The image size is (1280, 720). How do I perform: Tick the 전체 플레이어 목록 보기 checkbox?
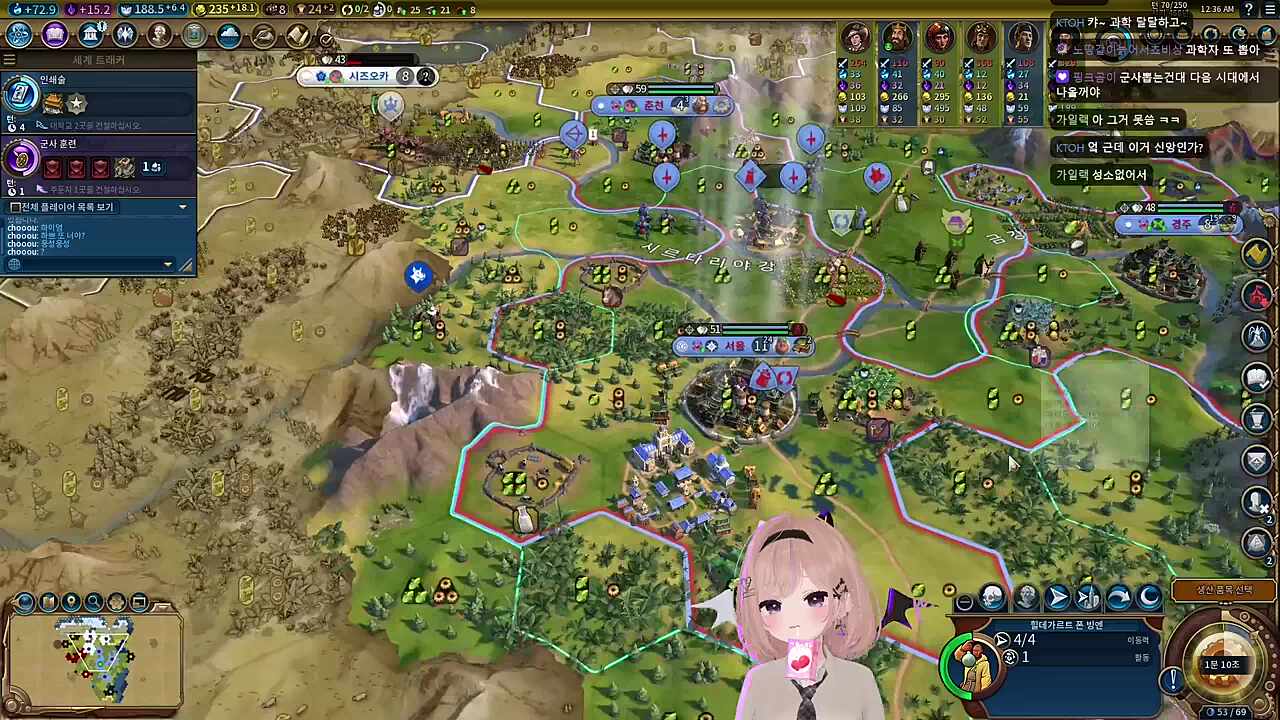click(x=15, y=207)
